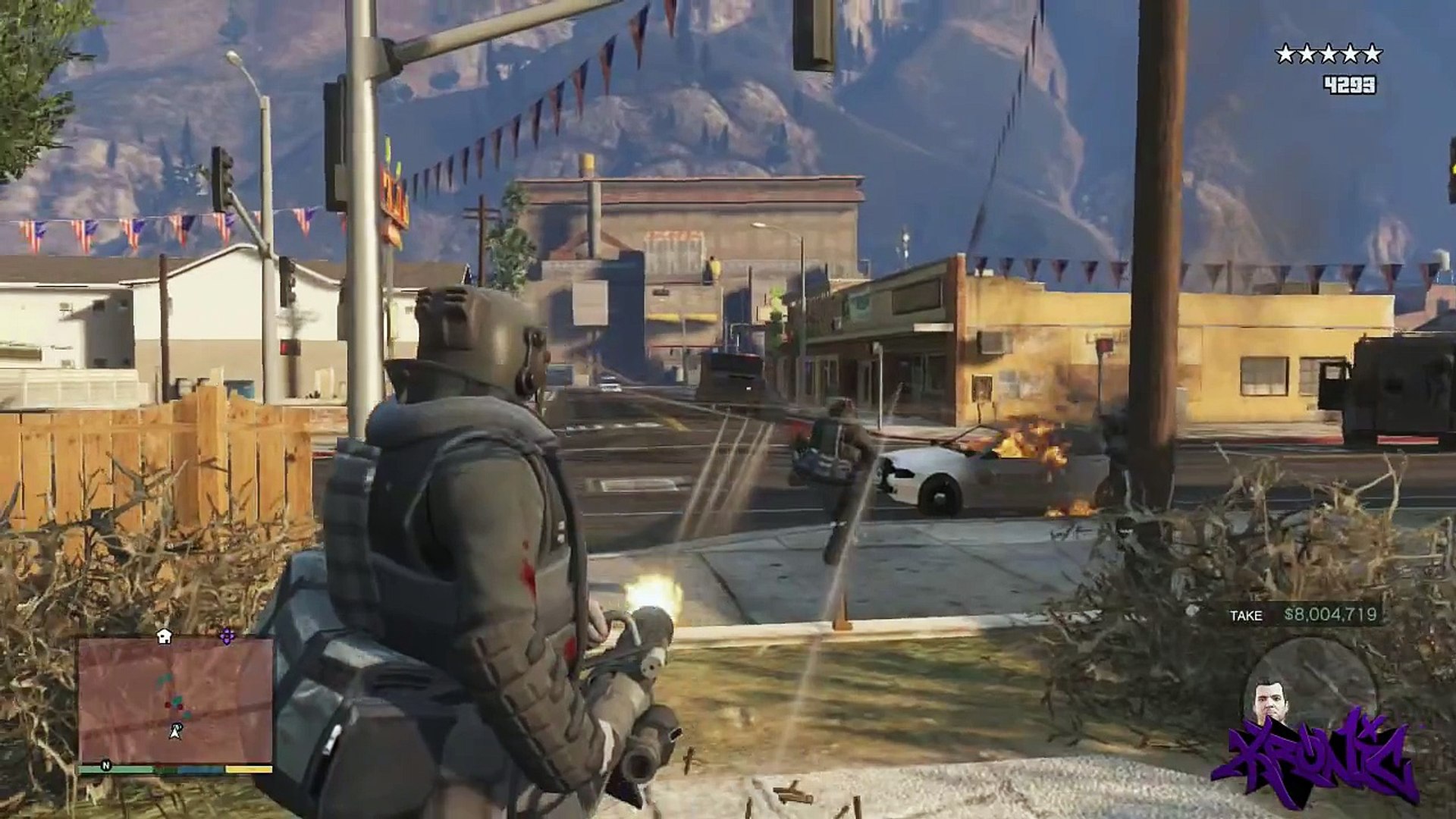Select the purple flower-shaped minimap blip
Image resolution: width=1456 pixels, height=819 pixels.
(227, 636)
